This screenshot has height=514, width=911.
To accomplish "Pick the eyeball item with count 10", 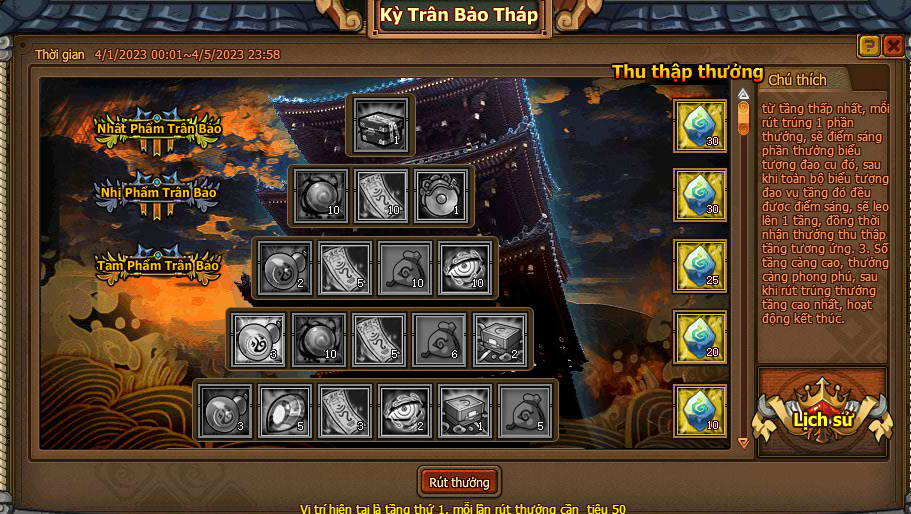I will (465, 268).
